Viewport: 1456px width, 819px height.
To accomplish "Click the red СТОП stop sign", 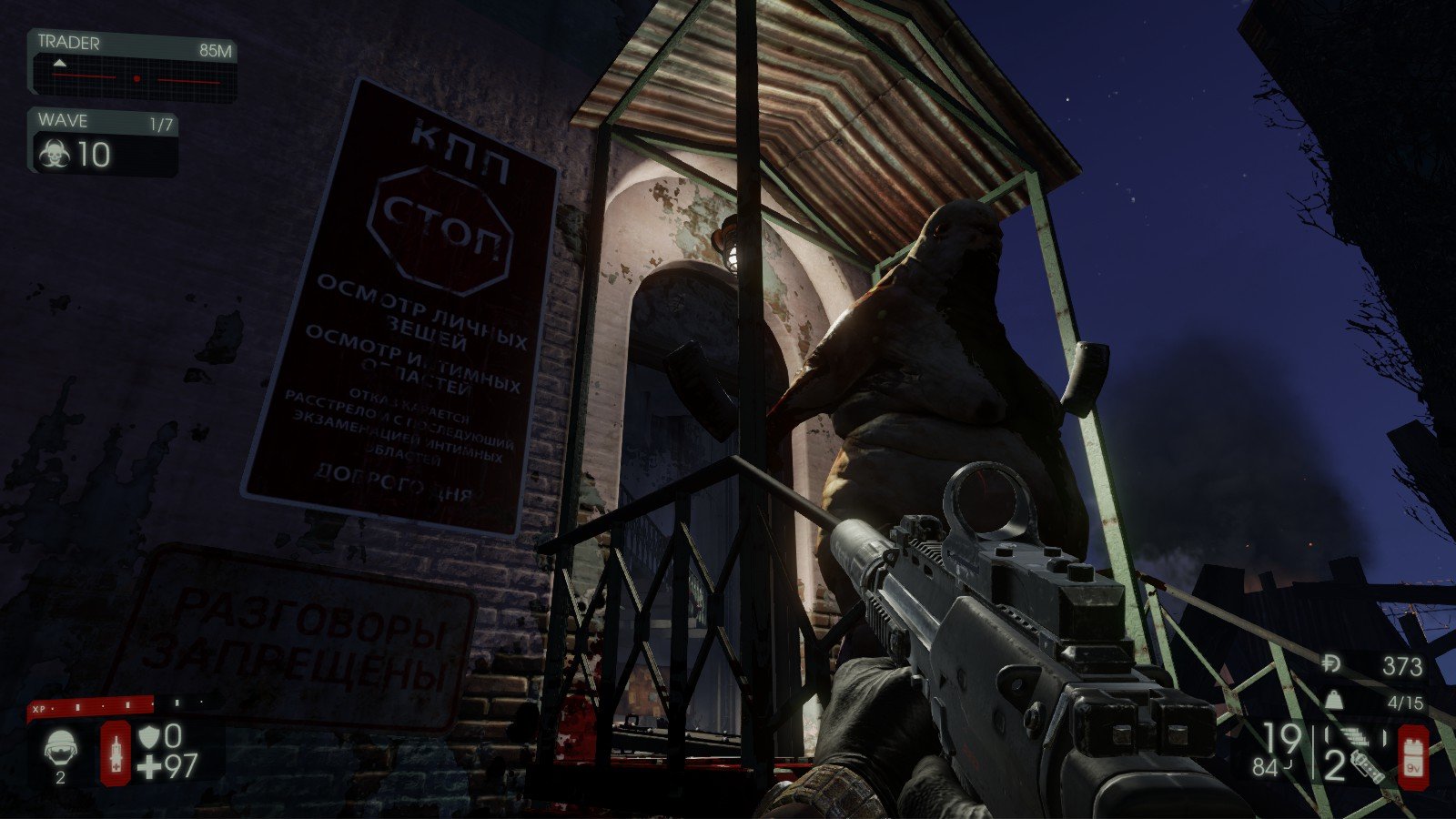I will point(439,227).
